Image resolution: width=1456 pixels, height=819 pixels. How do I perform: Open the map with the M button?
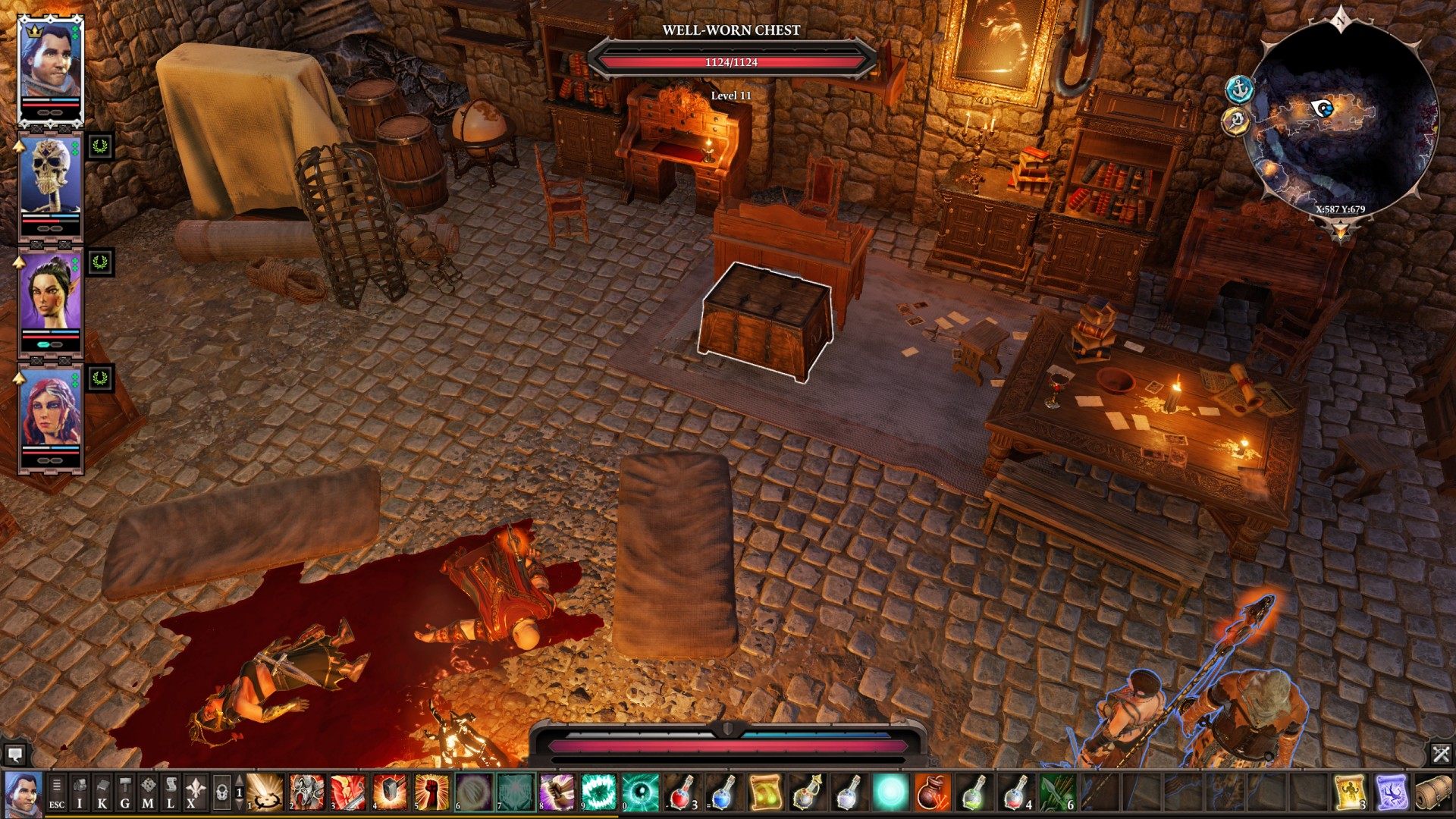point(148,793)
